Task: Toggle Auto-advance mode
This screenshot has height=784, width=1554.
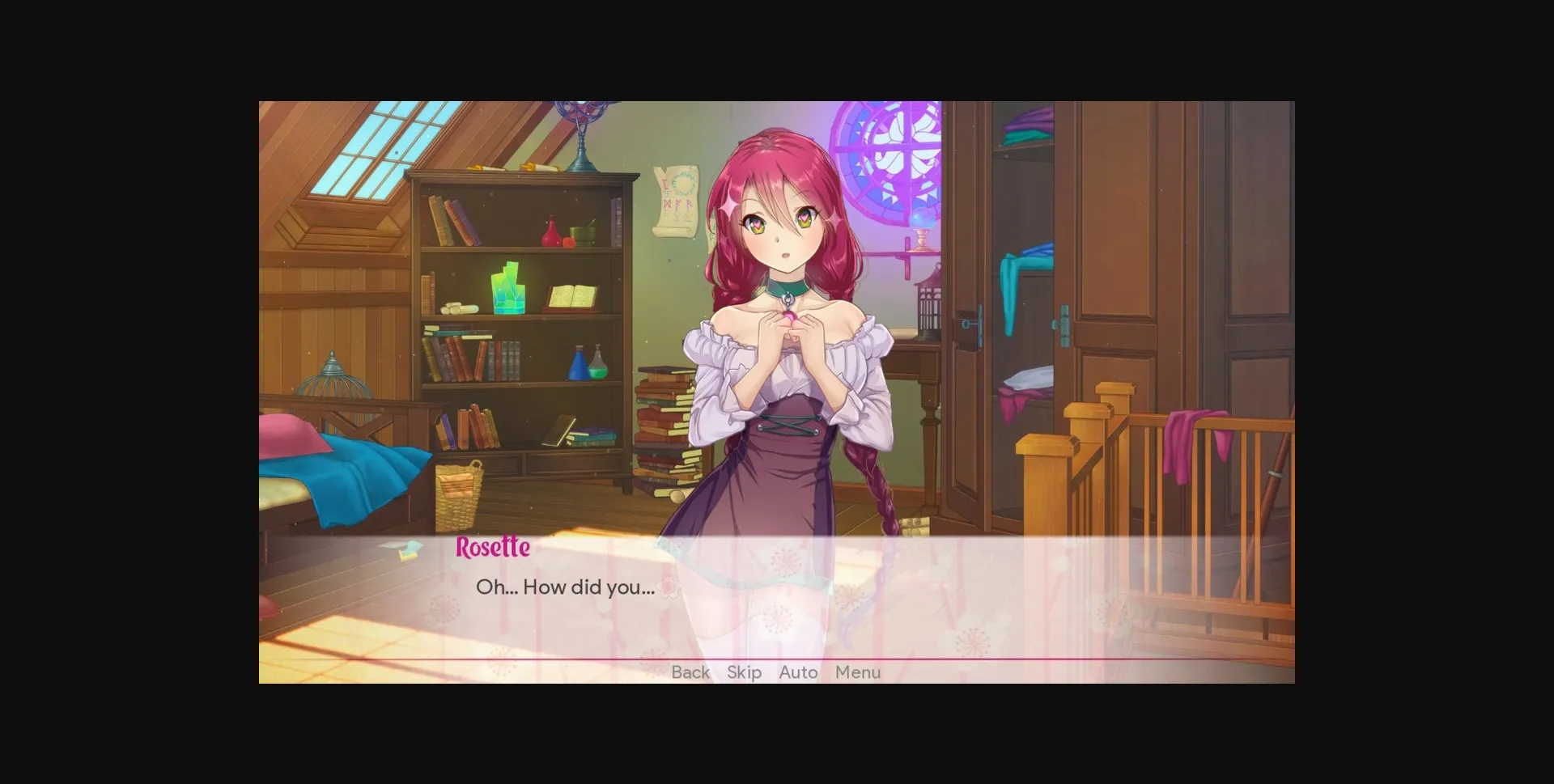Action: tap(797, 672)
